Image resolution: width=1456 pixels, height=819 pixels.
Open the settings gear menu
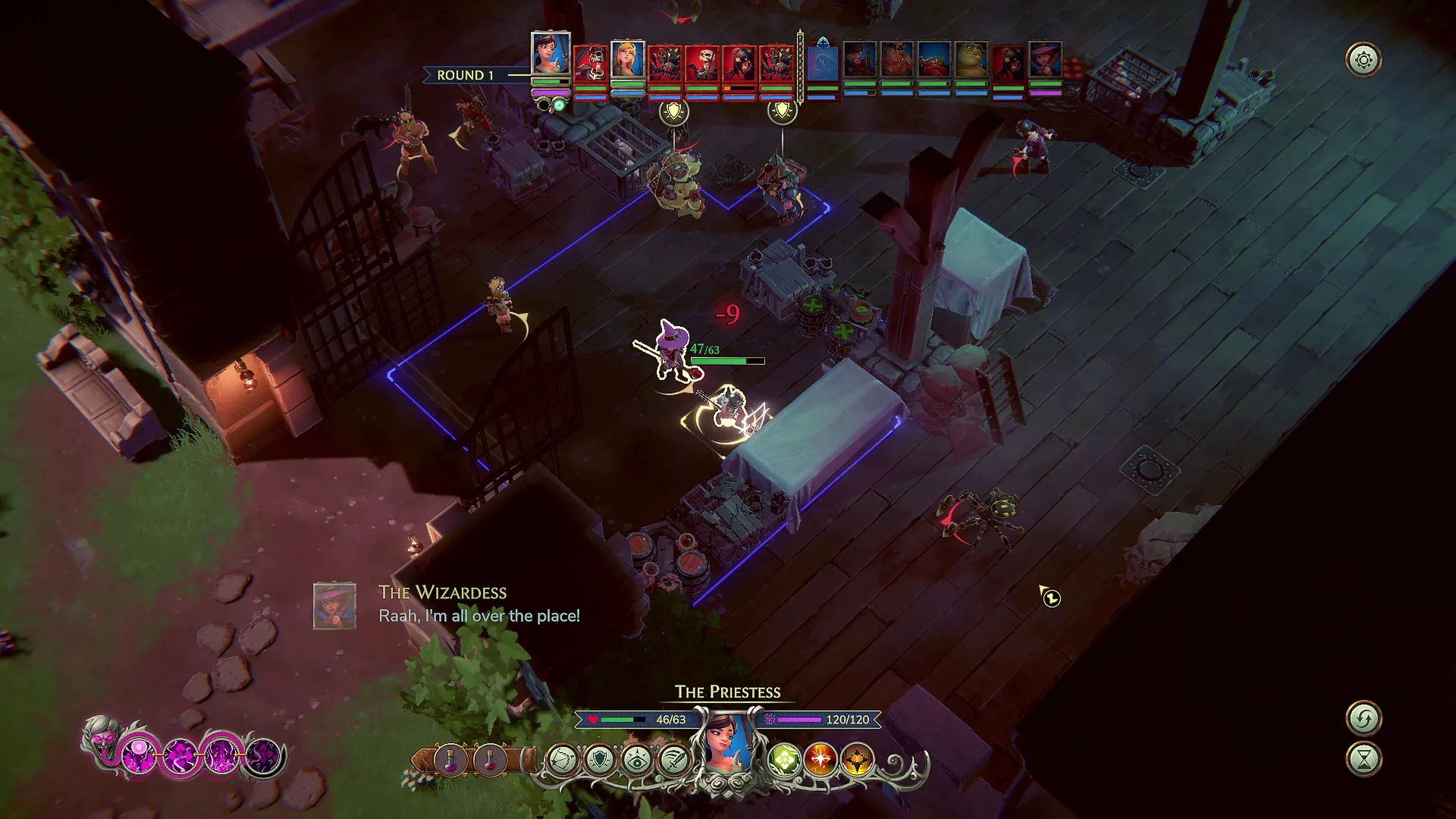click(x=1363, y=60)
